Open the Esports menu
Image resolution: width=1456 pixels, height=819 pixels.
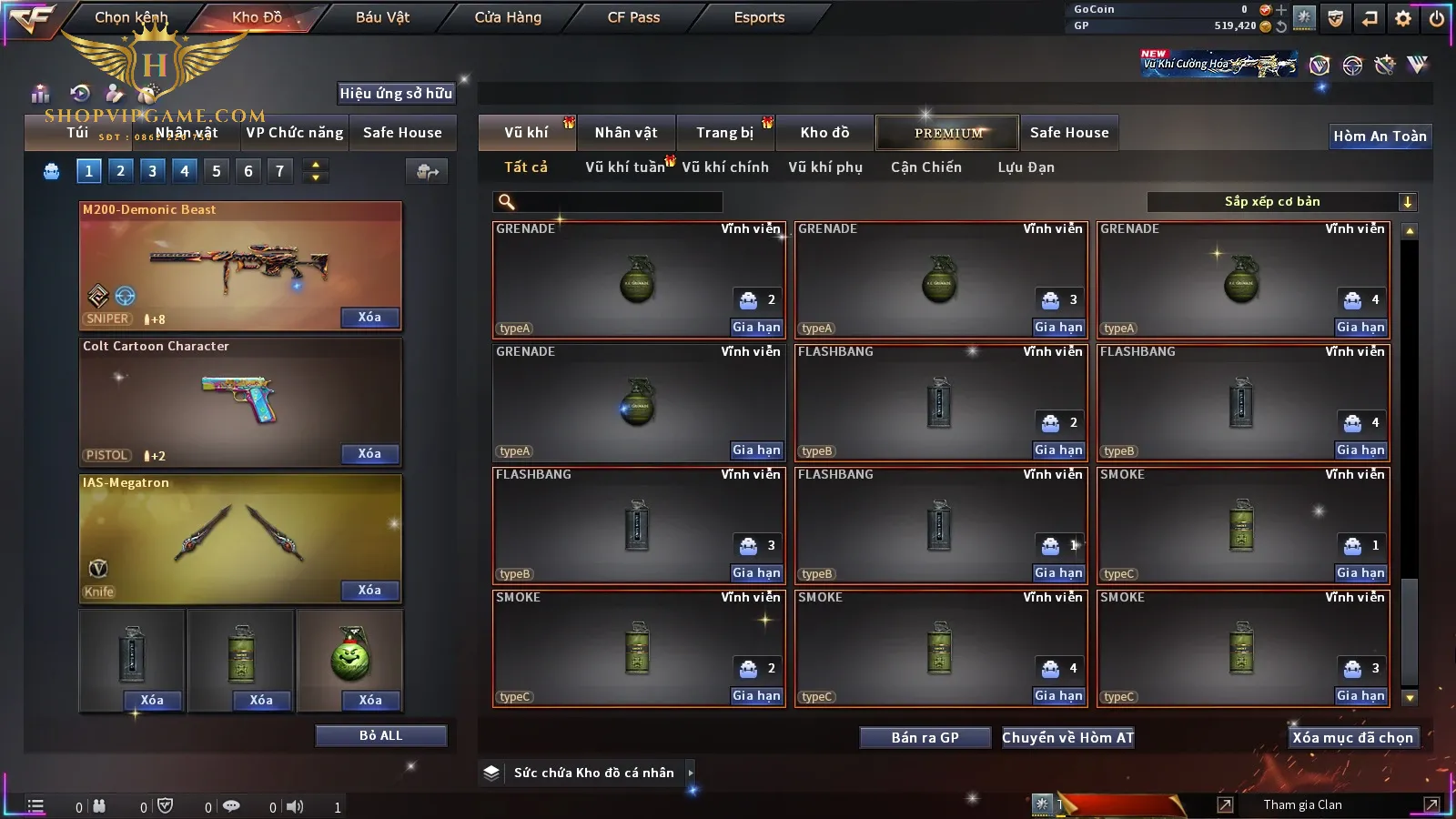click(759, 17)
